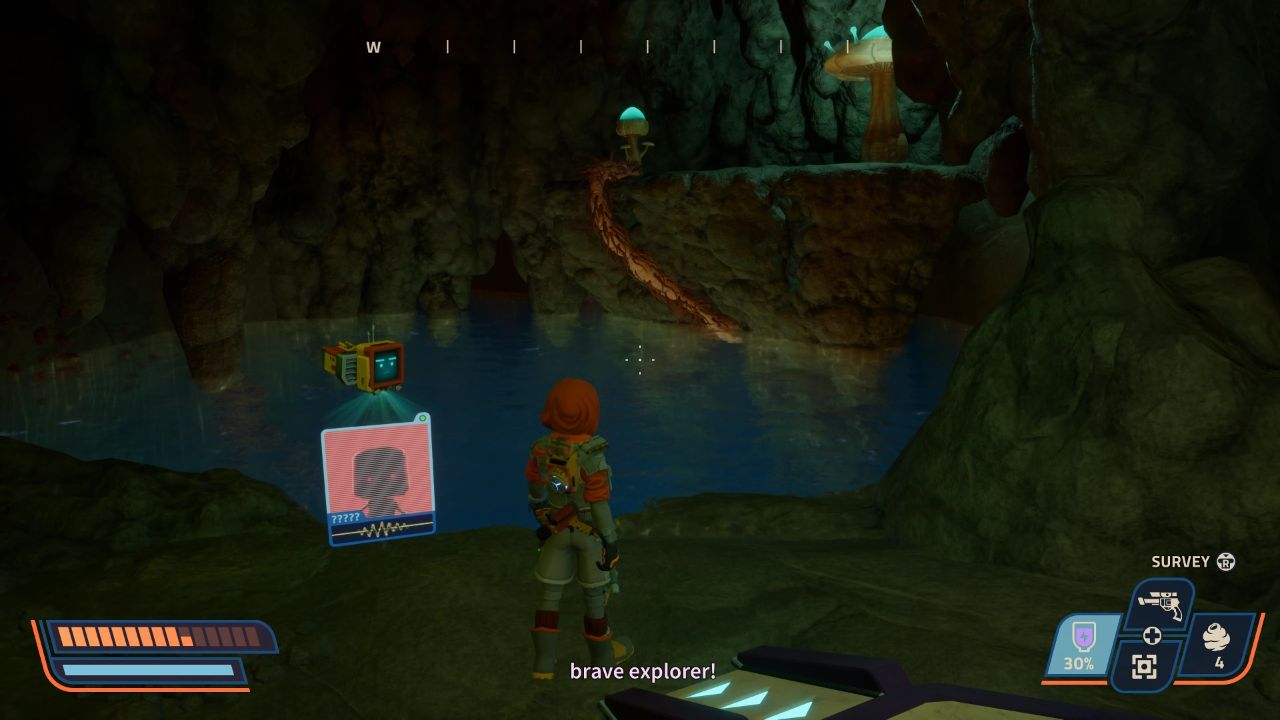Choose the purple shield 30% slot
The height and width of the screenshot is (720, 1280).
coord(1080,647)
